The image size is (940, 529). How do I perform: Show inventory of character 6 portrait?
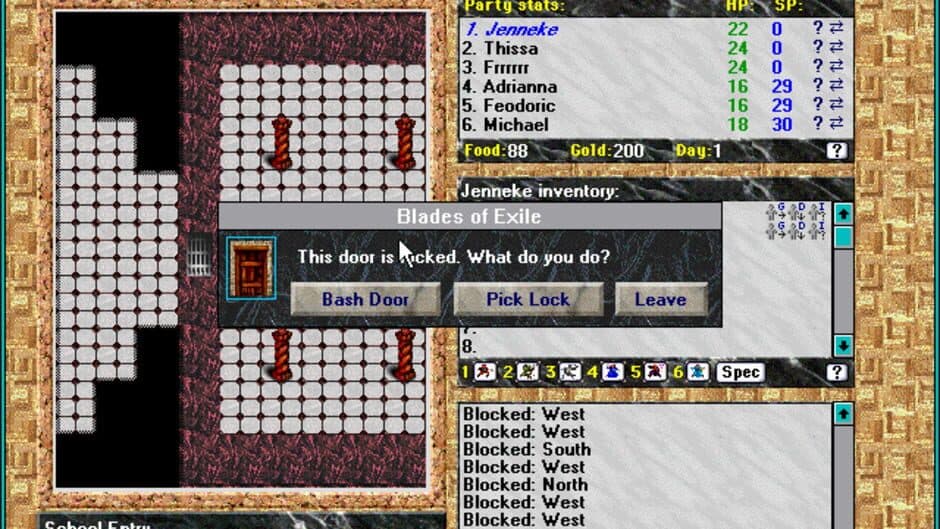(x=699, y=373)
